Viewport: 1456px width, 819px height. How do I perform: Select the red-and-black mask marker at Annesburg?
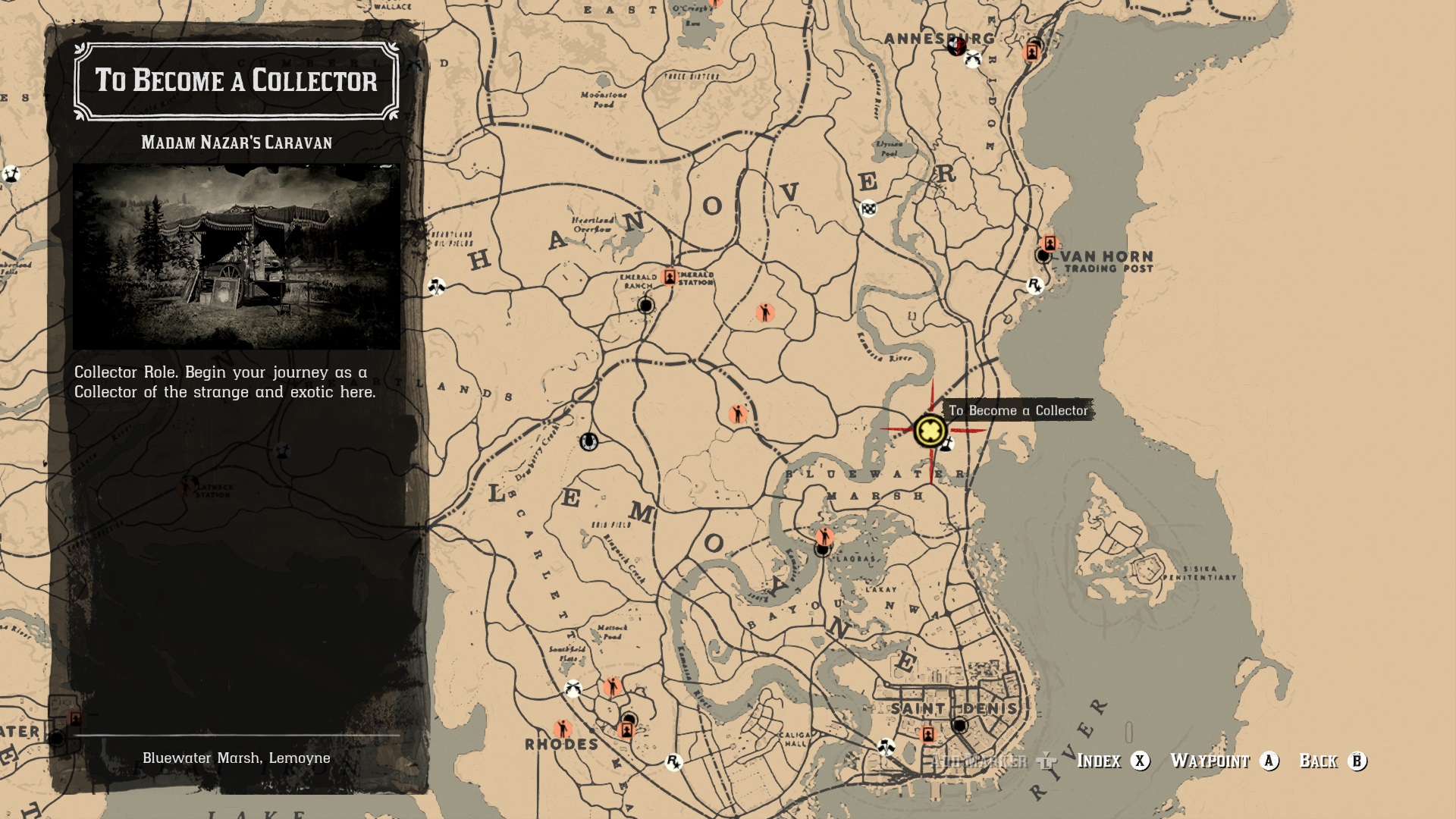955,47
